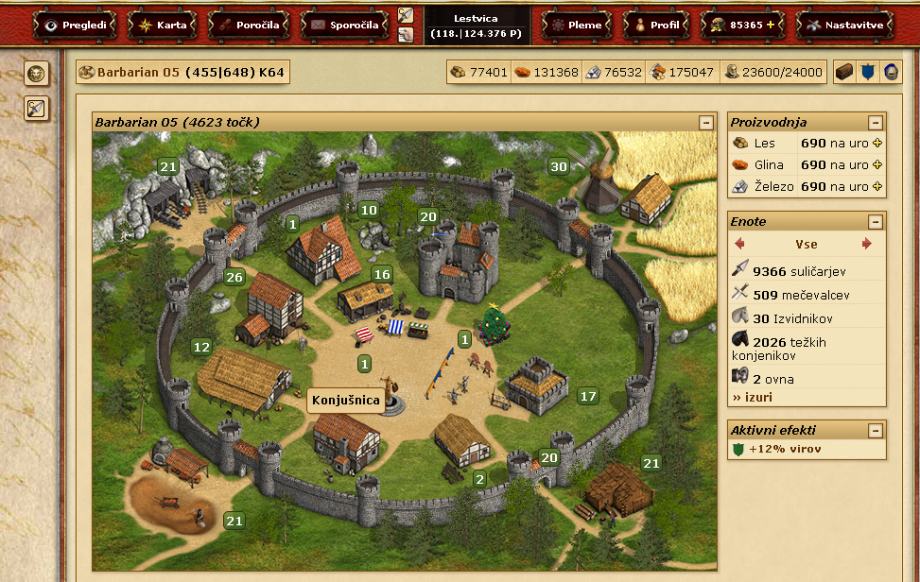Viewport: 920px width, 582px height.
Task: Click the blue shield icon beside the resources
Action: (x=868, y=72)
